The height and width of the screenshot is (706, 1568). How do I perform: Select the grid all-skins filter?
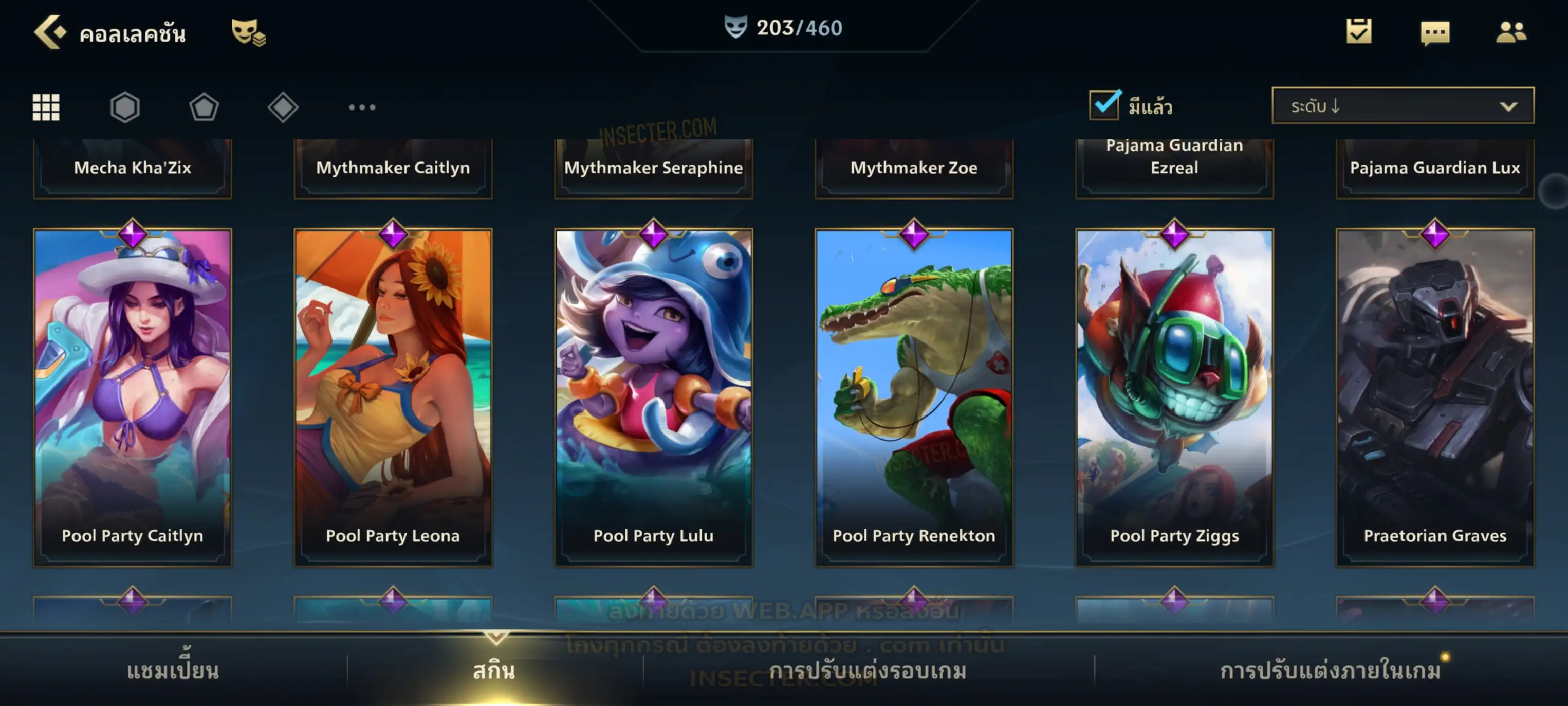tap(46, 107)
